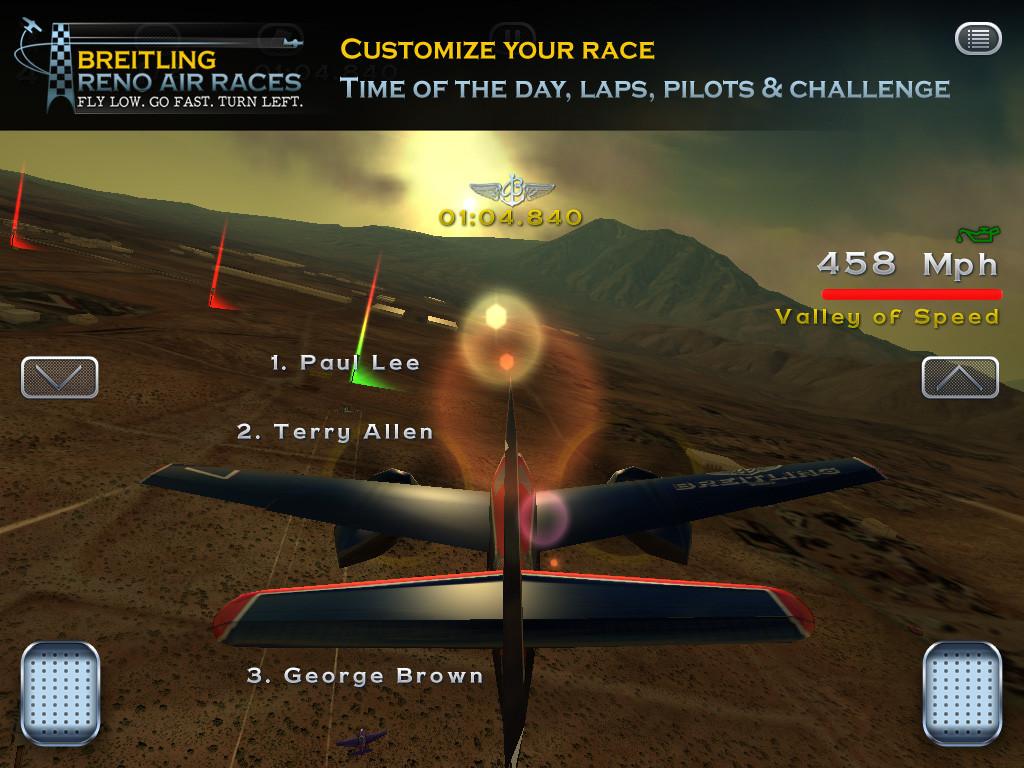Activate the bottom-right dotted control pad
This screenshot has width=1024, height=768.
(962, 692)
